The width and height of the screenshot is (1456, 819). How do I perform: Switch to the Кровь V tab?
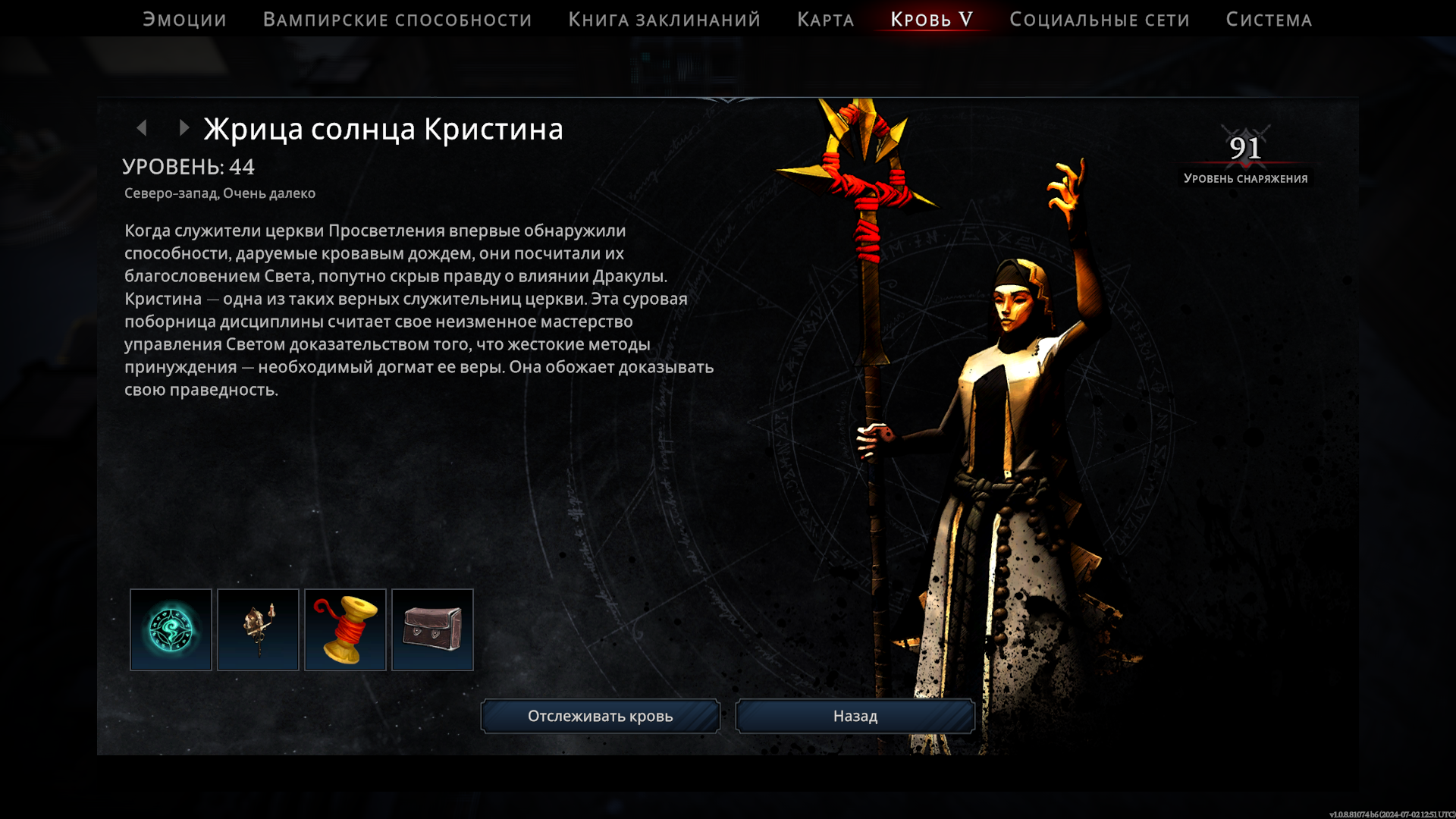[x=931, y=20]
